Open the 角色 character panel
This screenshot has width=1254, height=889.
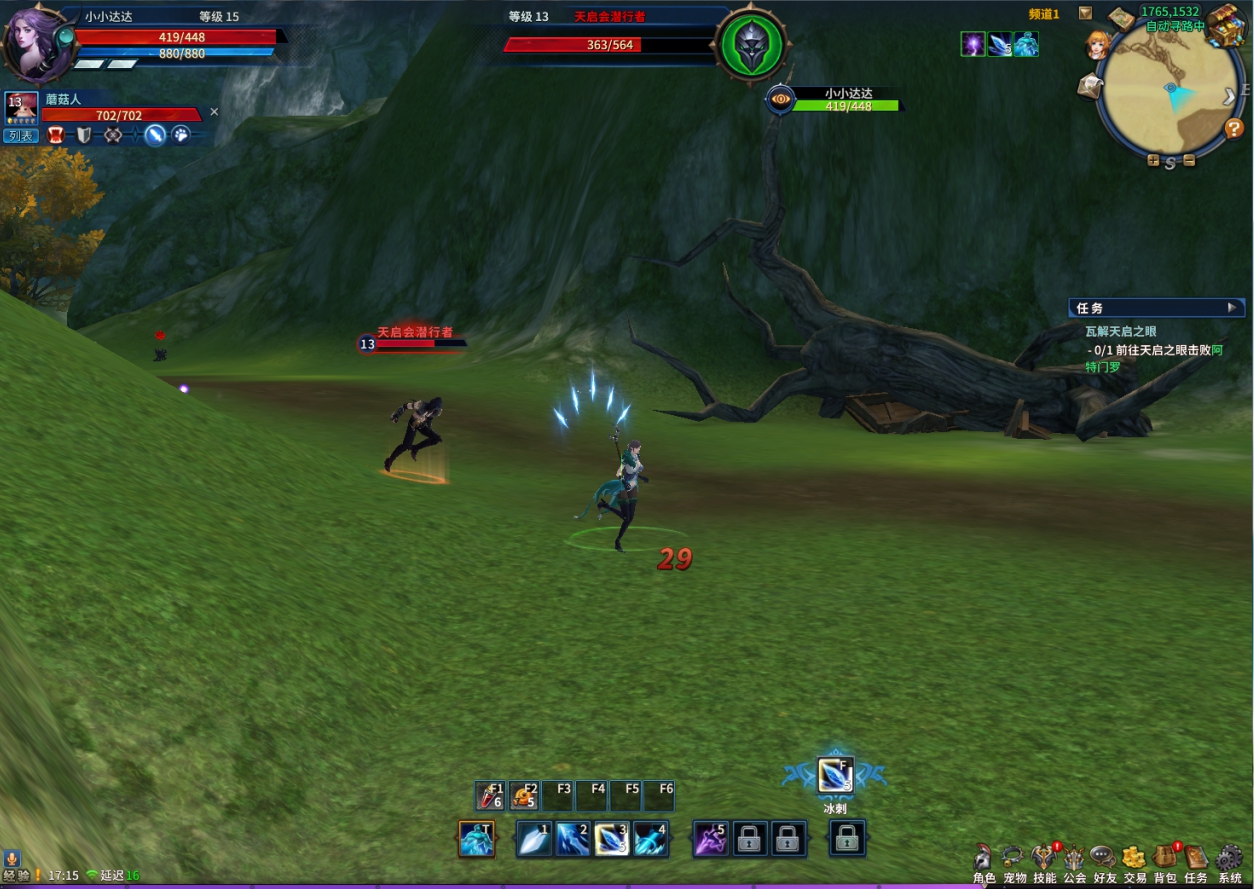pyautogui.click(x=984, y=861)
